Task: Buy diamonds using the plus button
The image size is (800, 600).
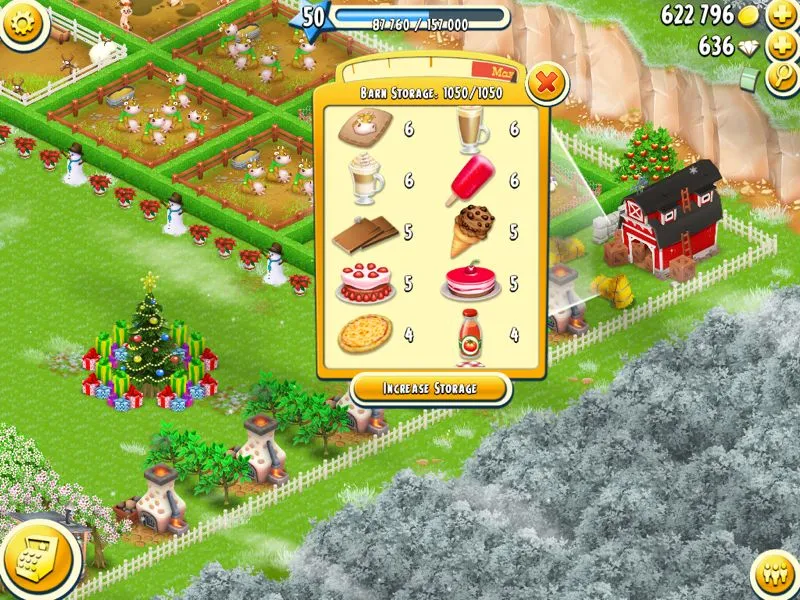Action: pyautogui.click(x=781, y=46)
